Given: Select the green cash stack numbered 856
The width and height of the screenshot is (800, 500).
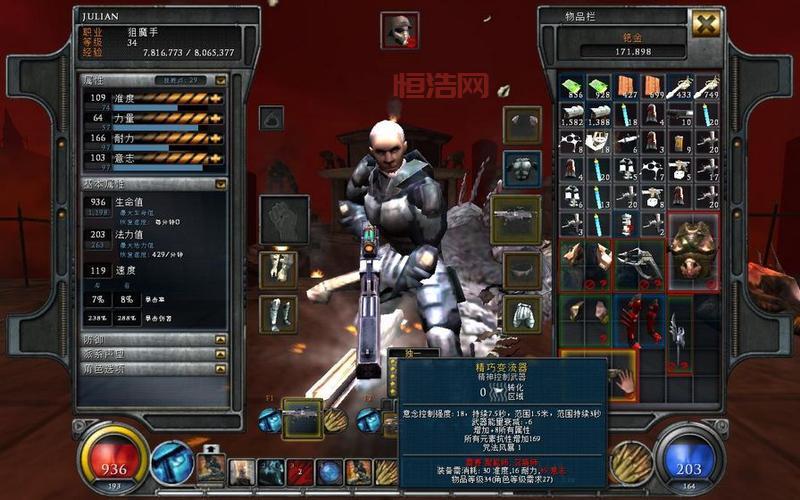Looking at the screenshot, I should (570, 87).
